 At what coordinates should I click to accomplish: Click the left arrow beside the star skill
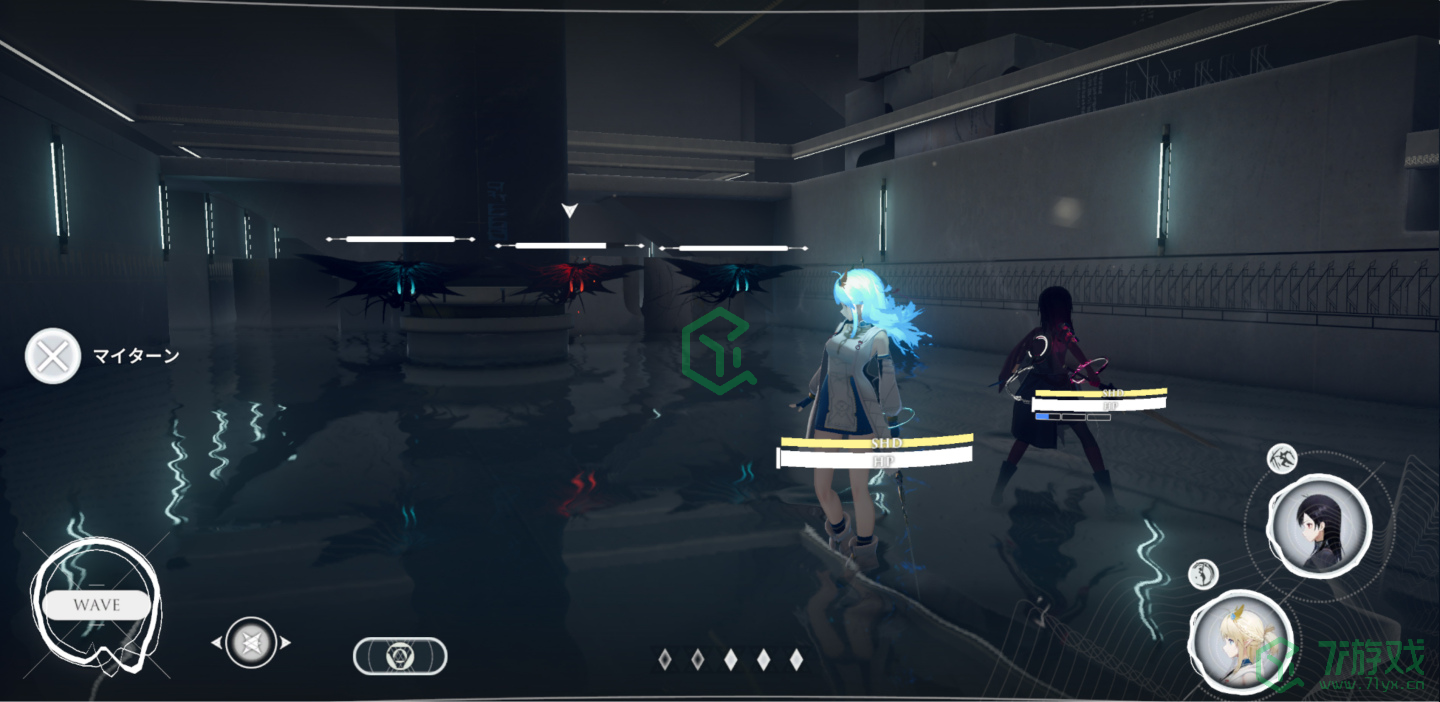(216, 643)
